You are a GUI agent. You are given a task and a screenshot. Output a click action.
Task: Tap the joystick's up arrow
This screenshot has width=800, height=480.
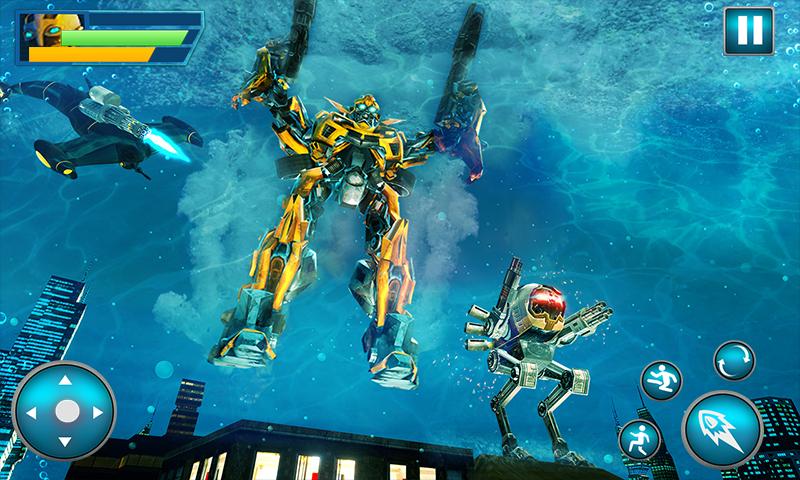click(66, 381)
